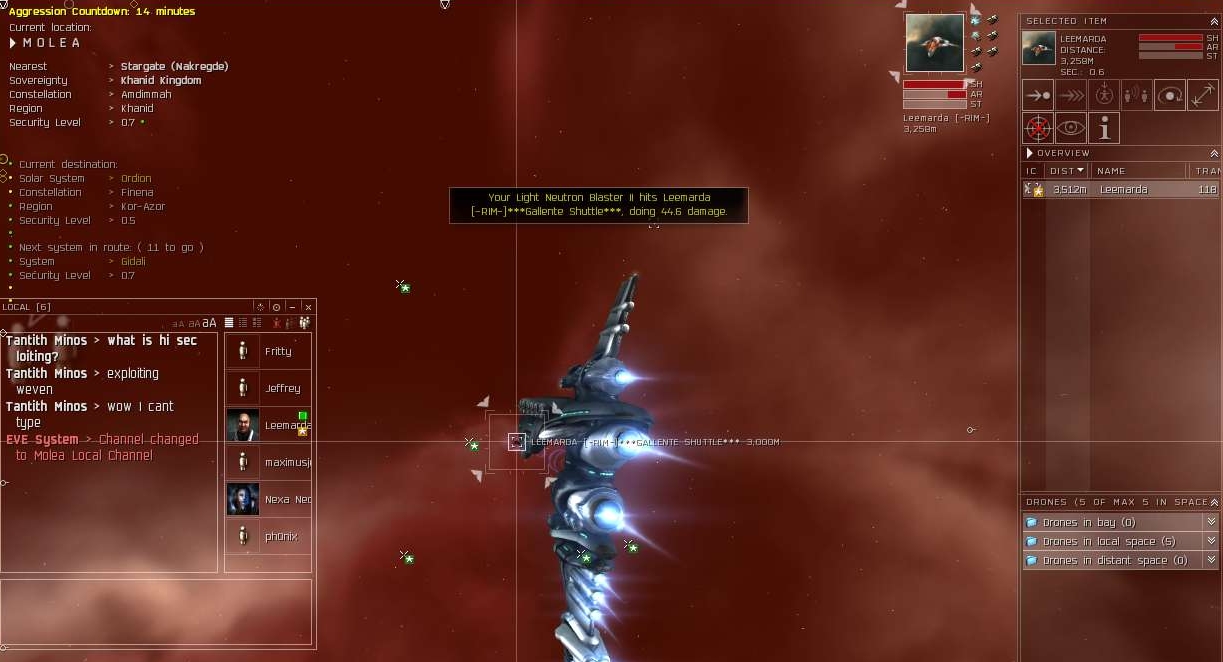1223x662 pixels.
Task: Collapse the Drones panel
Action: click(1214, 502)
